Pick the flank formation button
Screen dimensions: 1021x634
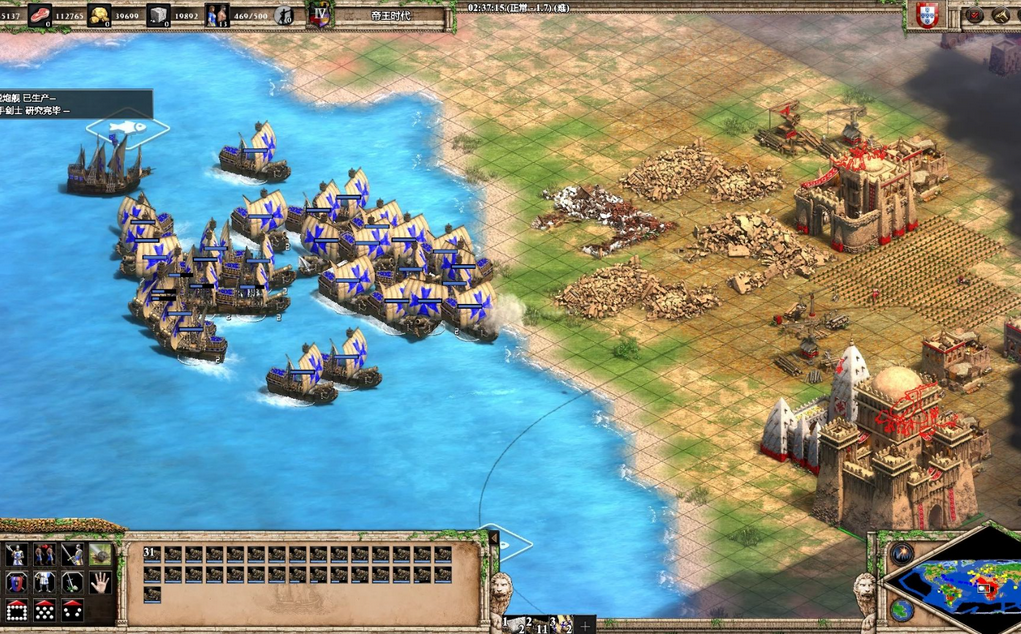pos(72,610)
